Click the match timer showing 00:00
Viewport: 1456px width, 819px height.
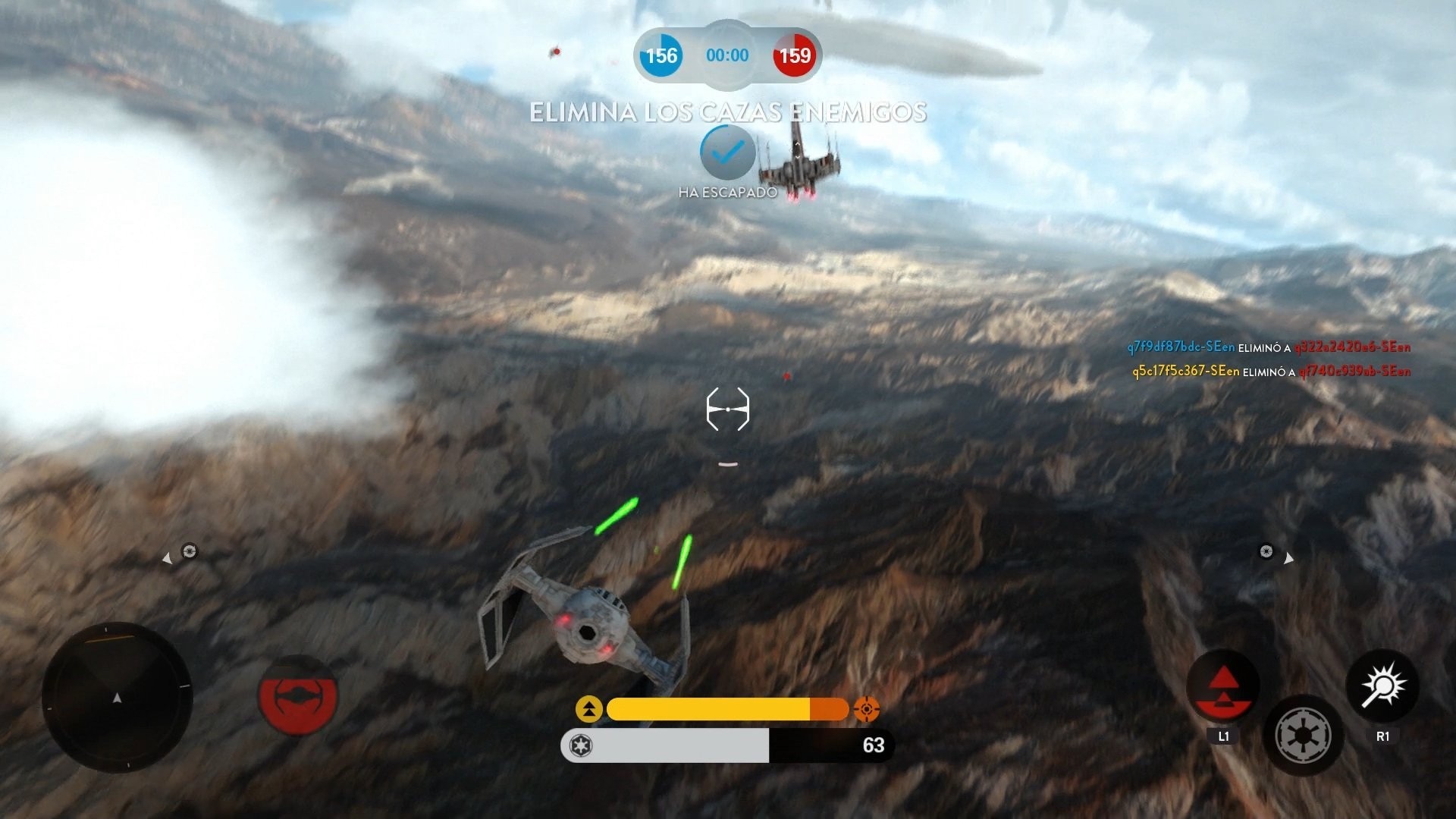pyautogui.click(x=726, y=55)
